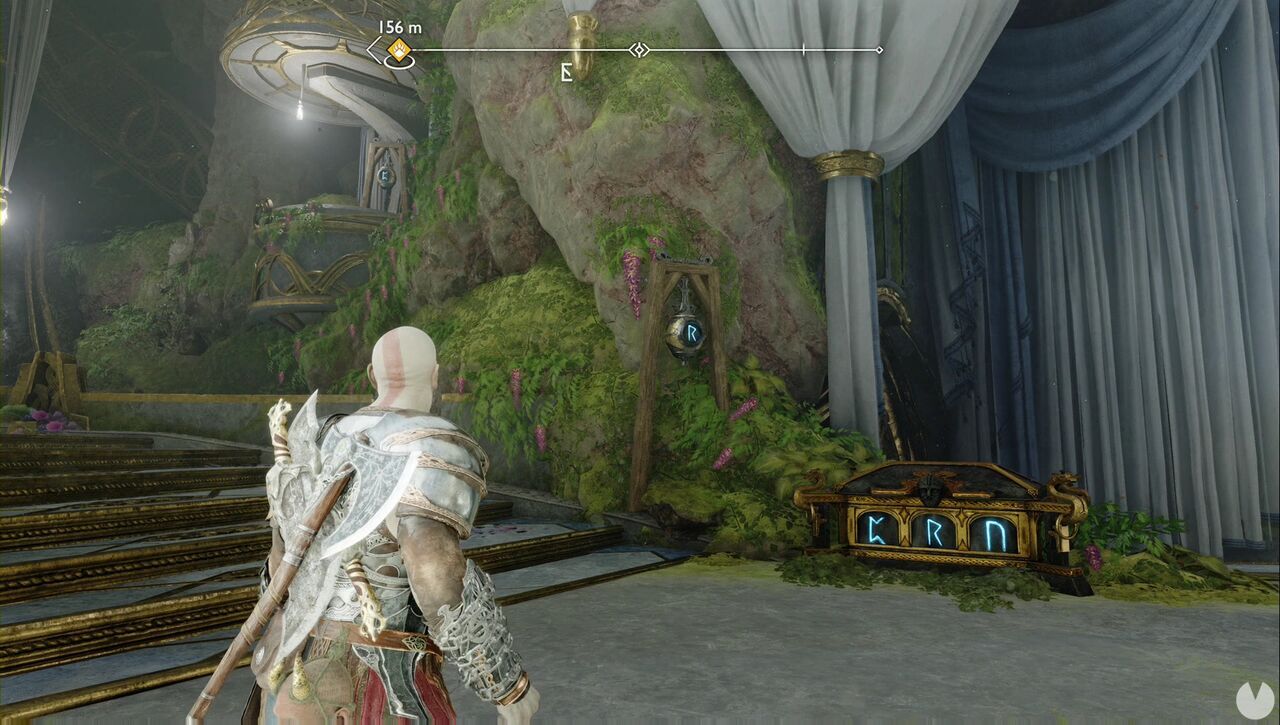Viewport: 1280px width, 725px height.
Task: Click the small rune glyph below the compass
Action: tap(566, 72)
